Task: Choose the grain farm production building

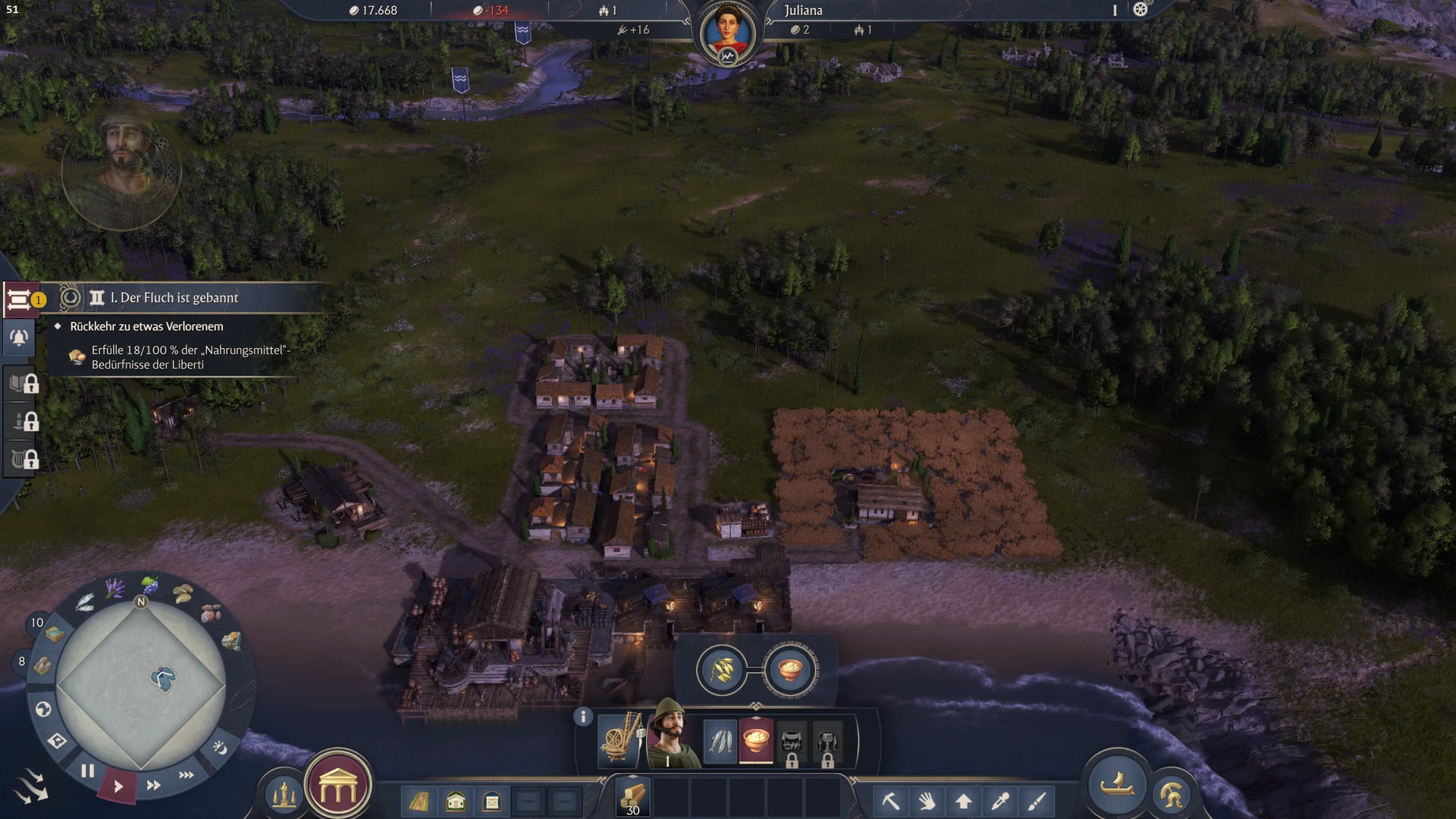Action: (721, 670)
